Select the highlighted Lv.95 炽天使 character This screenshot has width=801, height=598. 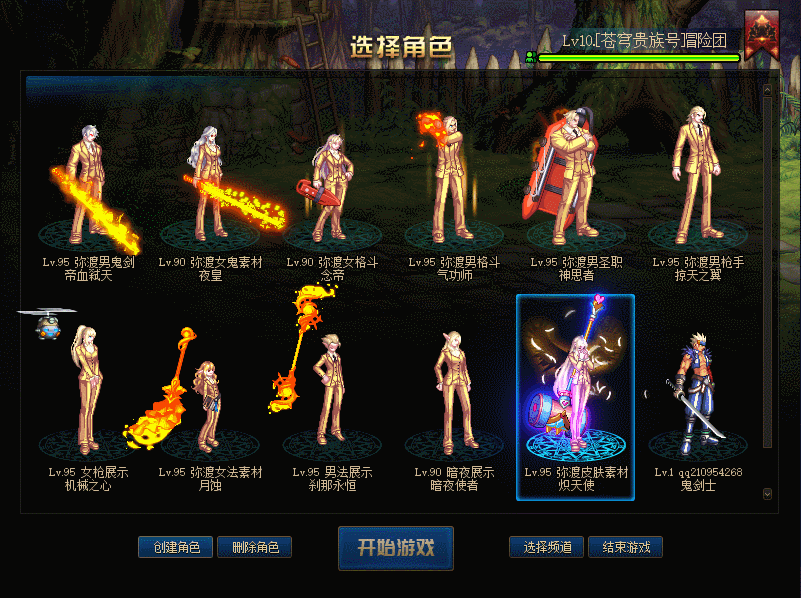tap(576, 395)
